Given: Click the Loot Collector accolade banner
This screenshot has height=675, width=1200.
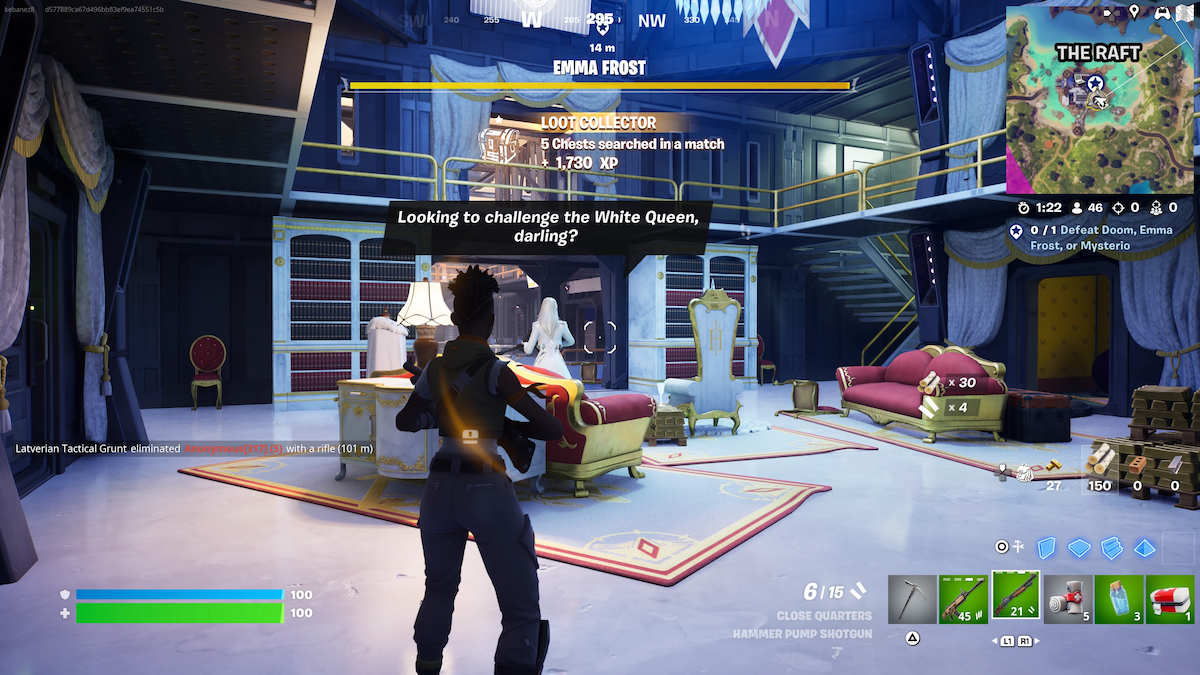Looking at the screenshot, I should coord(598,142).
